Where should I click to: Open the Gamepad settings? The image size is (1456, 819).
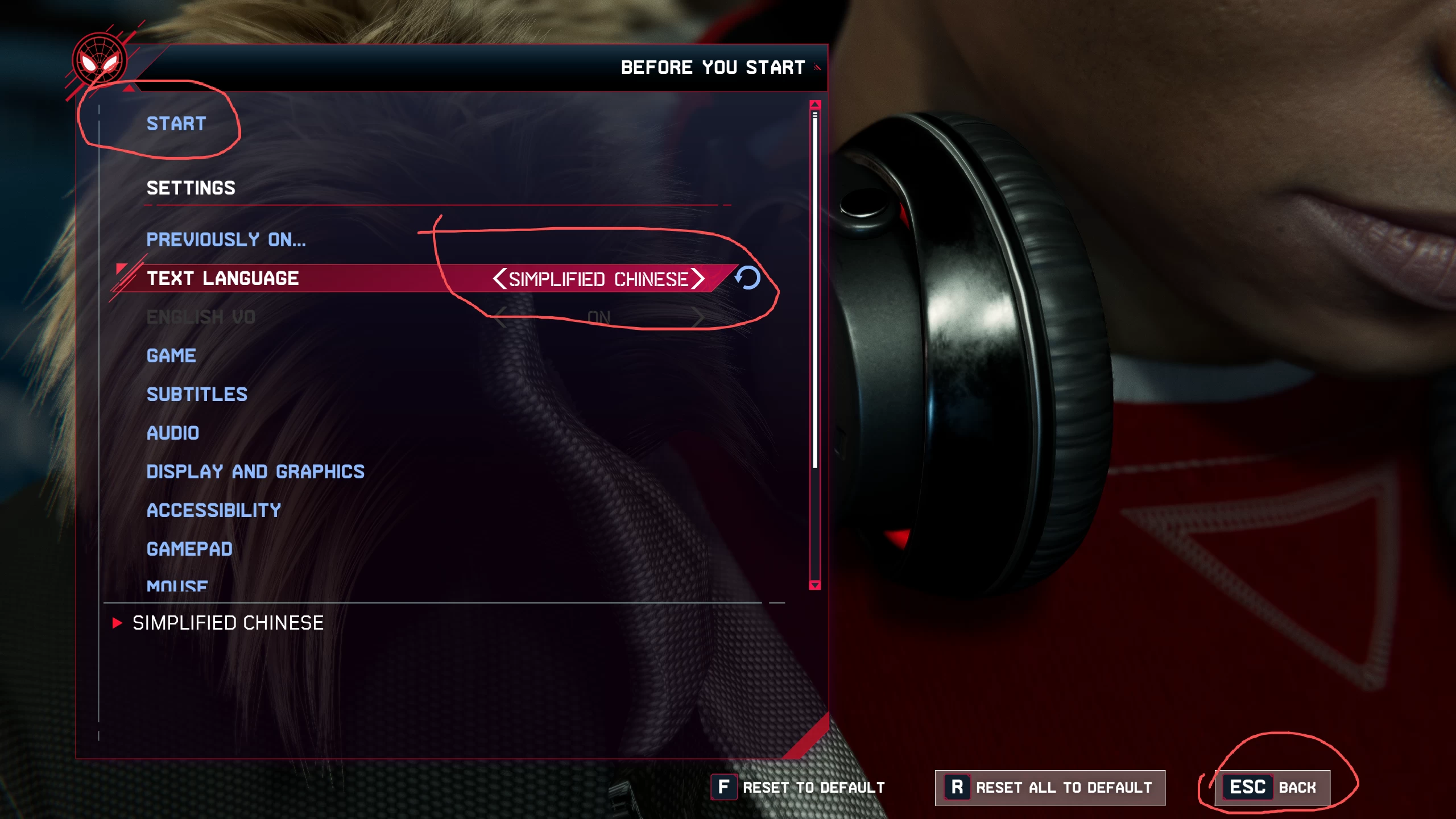click(189, 549)
